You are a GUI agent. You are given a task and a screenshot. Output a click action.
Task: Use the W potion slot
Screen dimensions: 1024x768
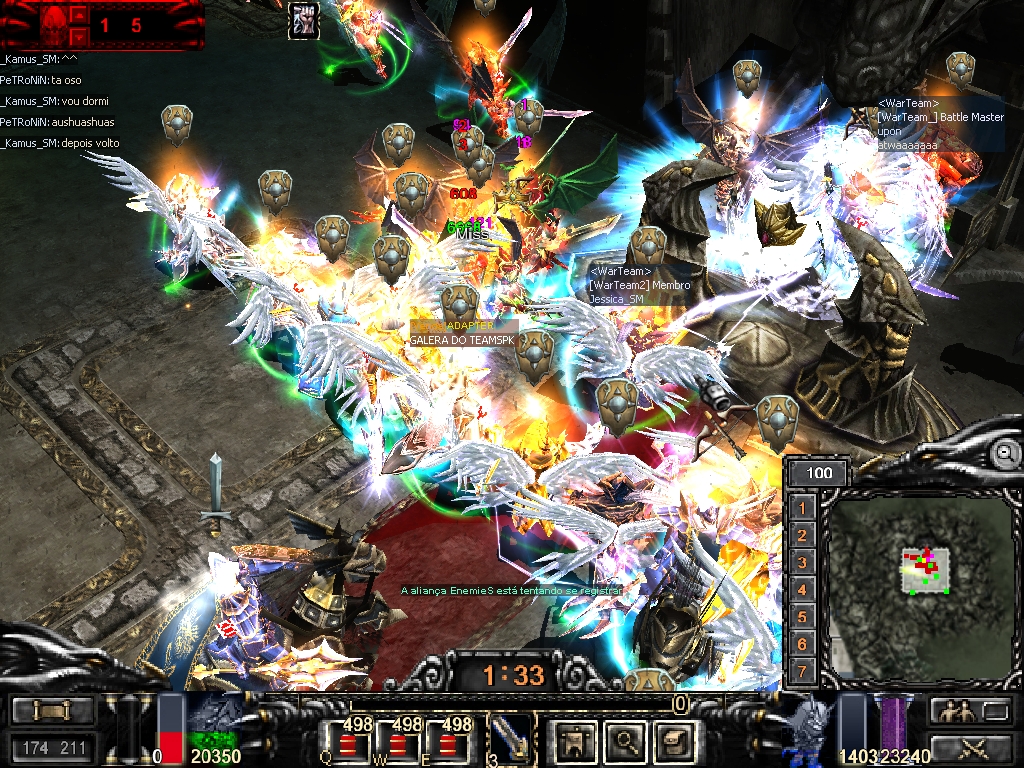pyautogui.click(x=400, y=741)
